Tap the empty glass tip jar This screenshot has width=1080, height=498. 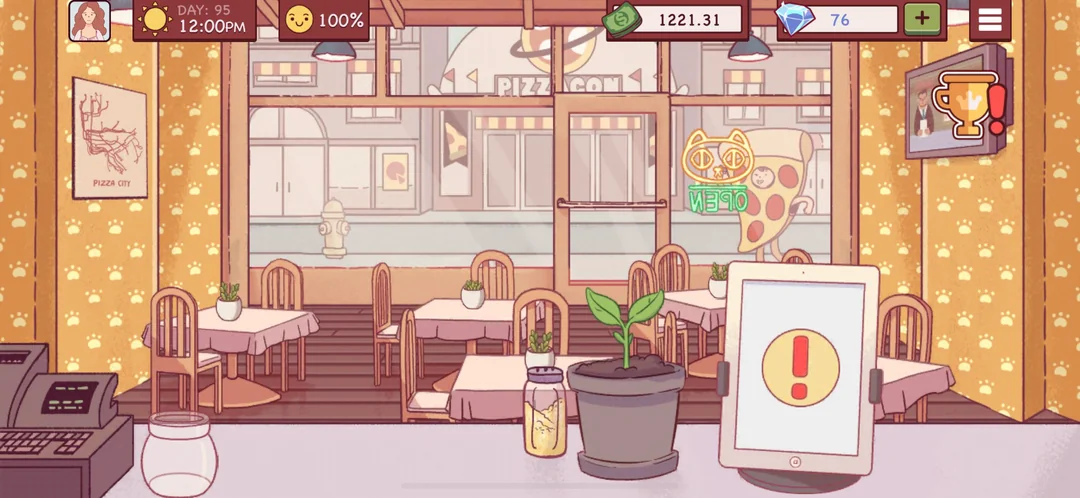pyautogui.click(x=179, y=455)
